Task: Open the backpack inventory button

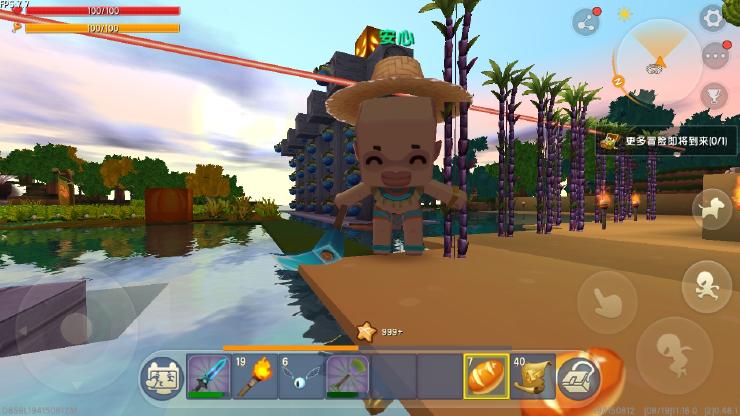Action: click(578, 378)
